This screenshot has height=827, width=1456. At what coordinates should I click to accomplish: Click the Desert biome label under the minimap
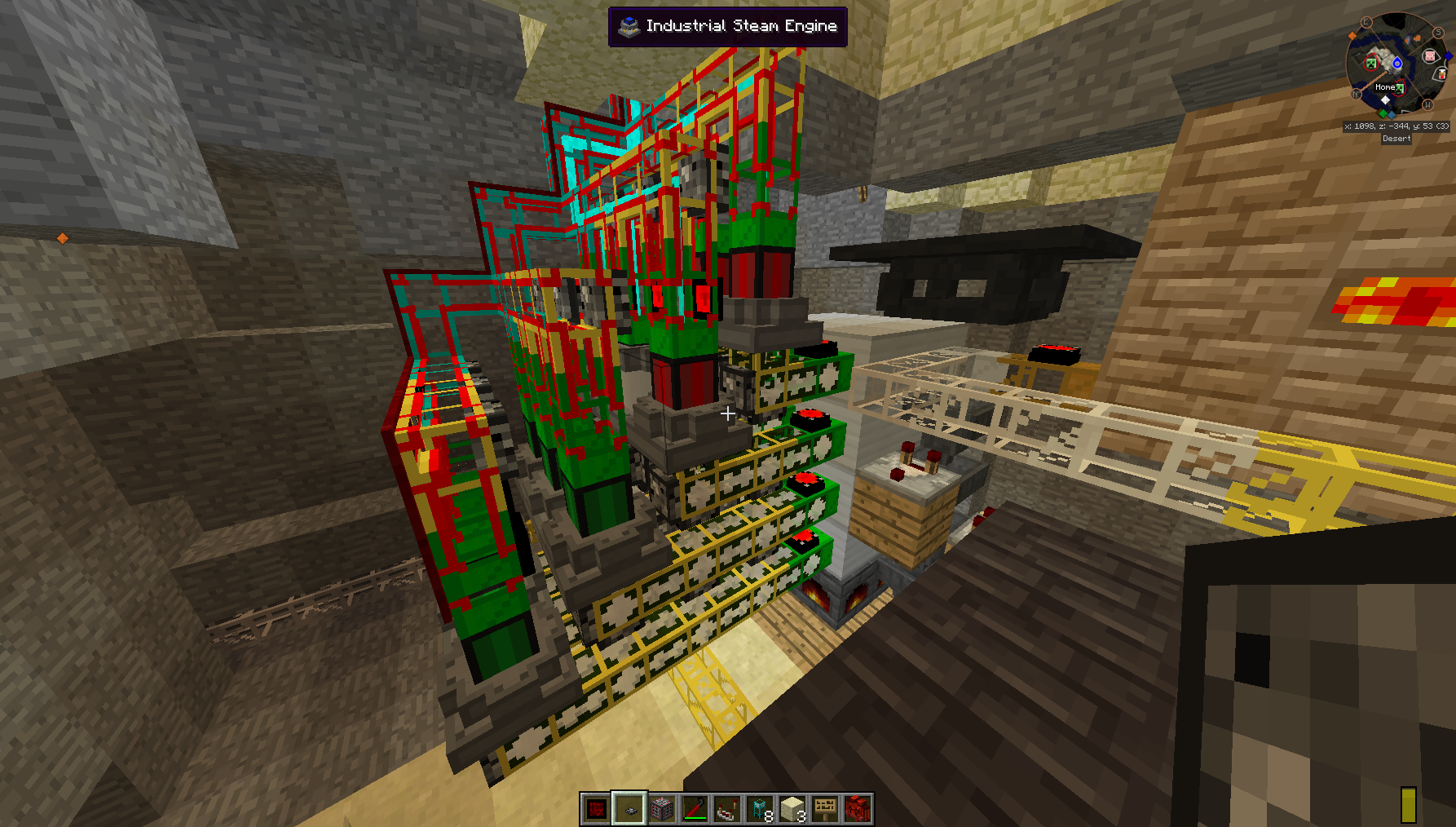coord(1396,139)
